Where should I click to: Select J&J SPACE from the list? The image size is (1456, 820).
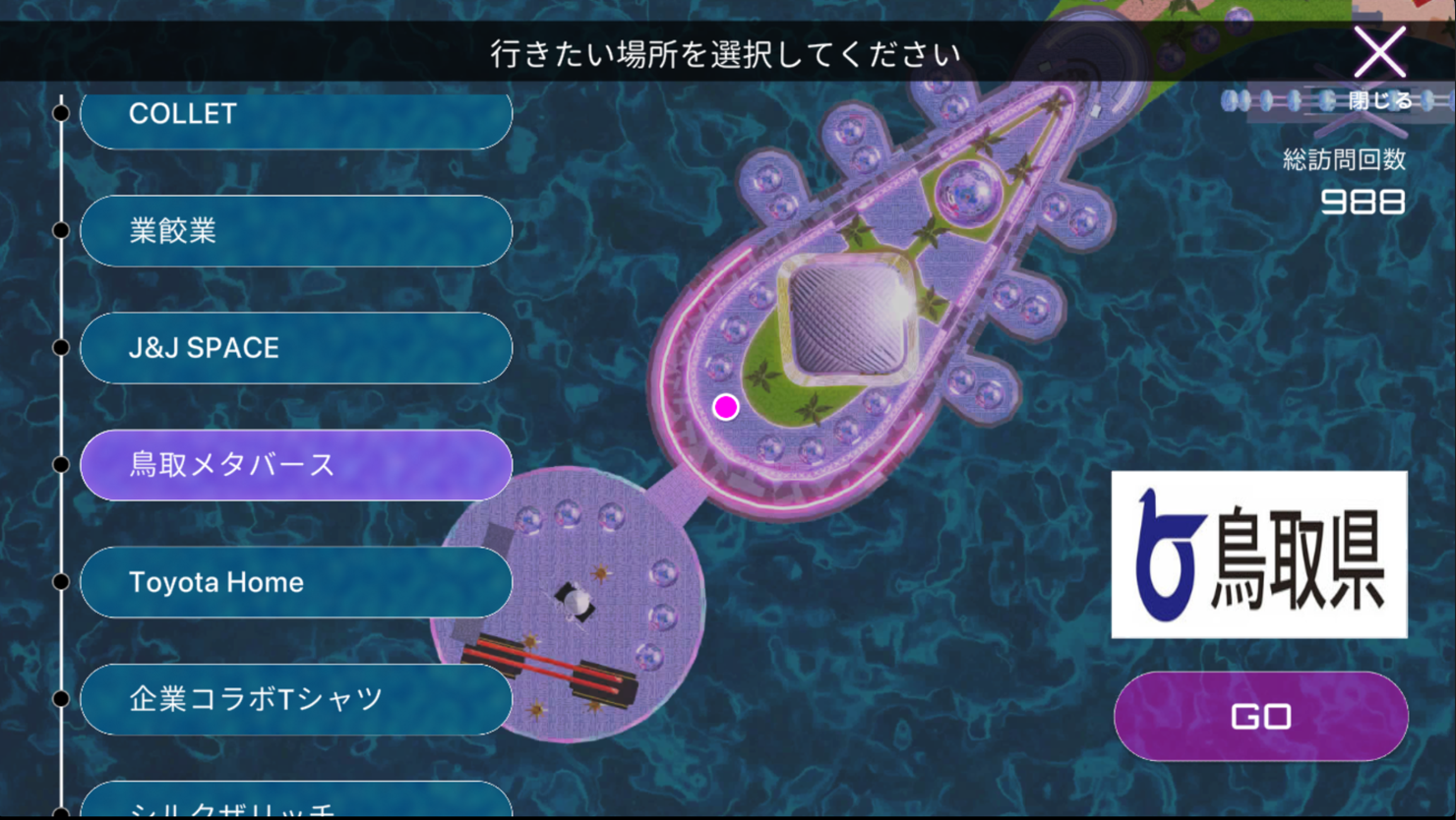(x=295, y=348)
